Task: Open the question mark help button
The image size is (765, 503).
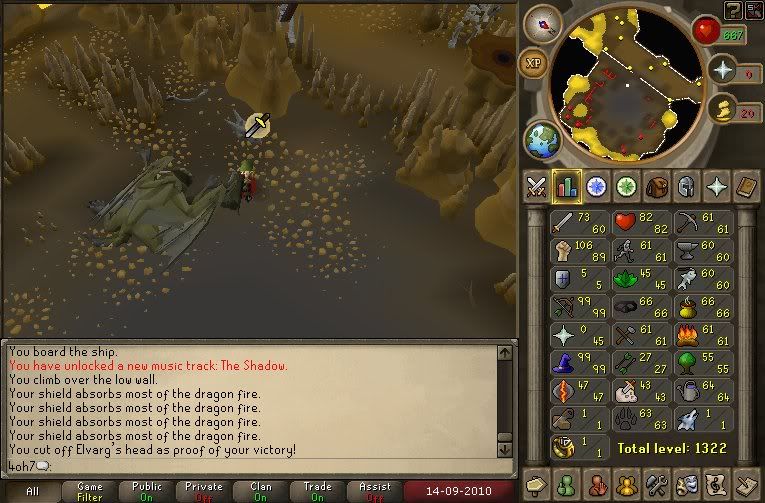Action: click(x=733, y=10)
